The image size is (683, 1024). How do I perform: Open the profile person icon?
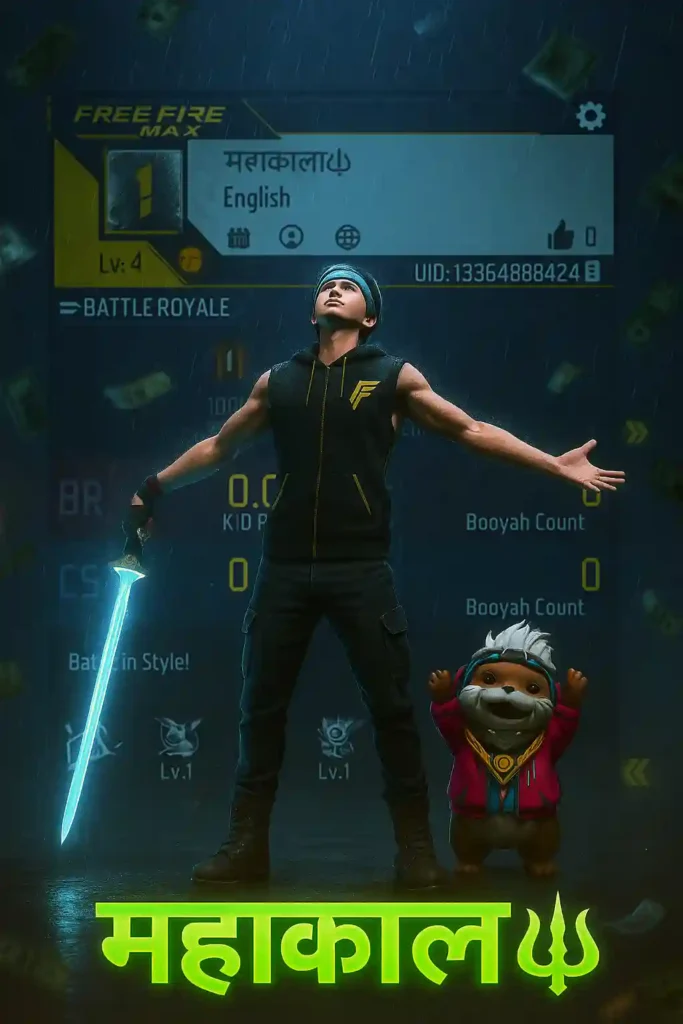click(292, 237)
